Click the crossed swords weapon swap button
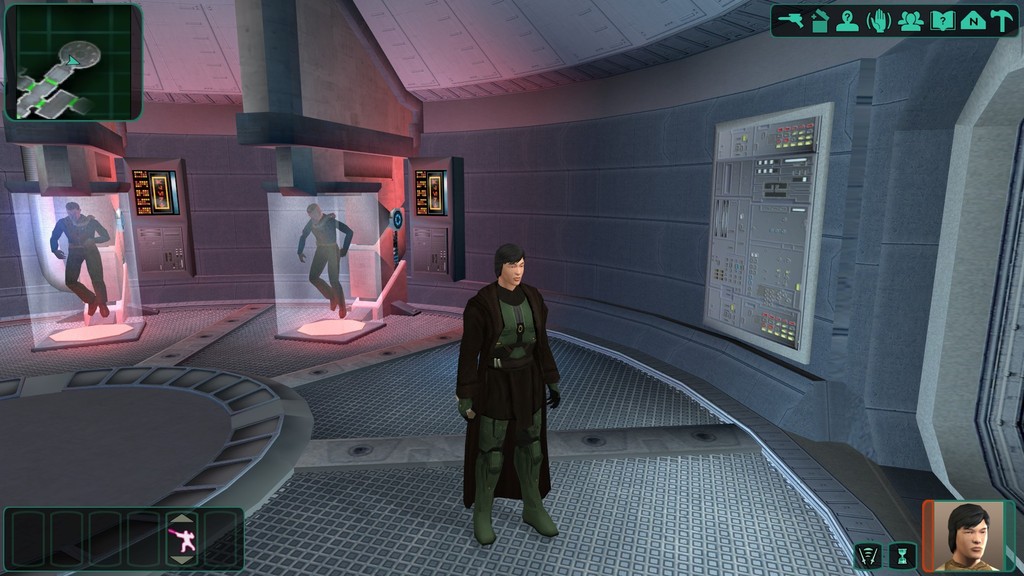Viewport: 1024px width, 576px height. (x=868, y=556)
